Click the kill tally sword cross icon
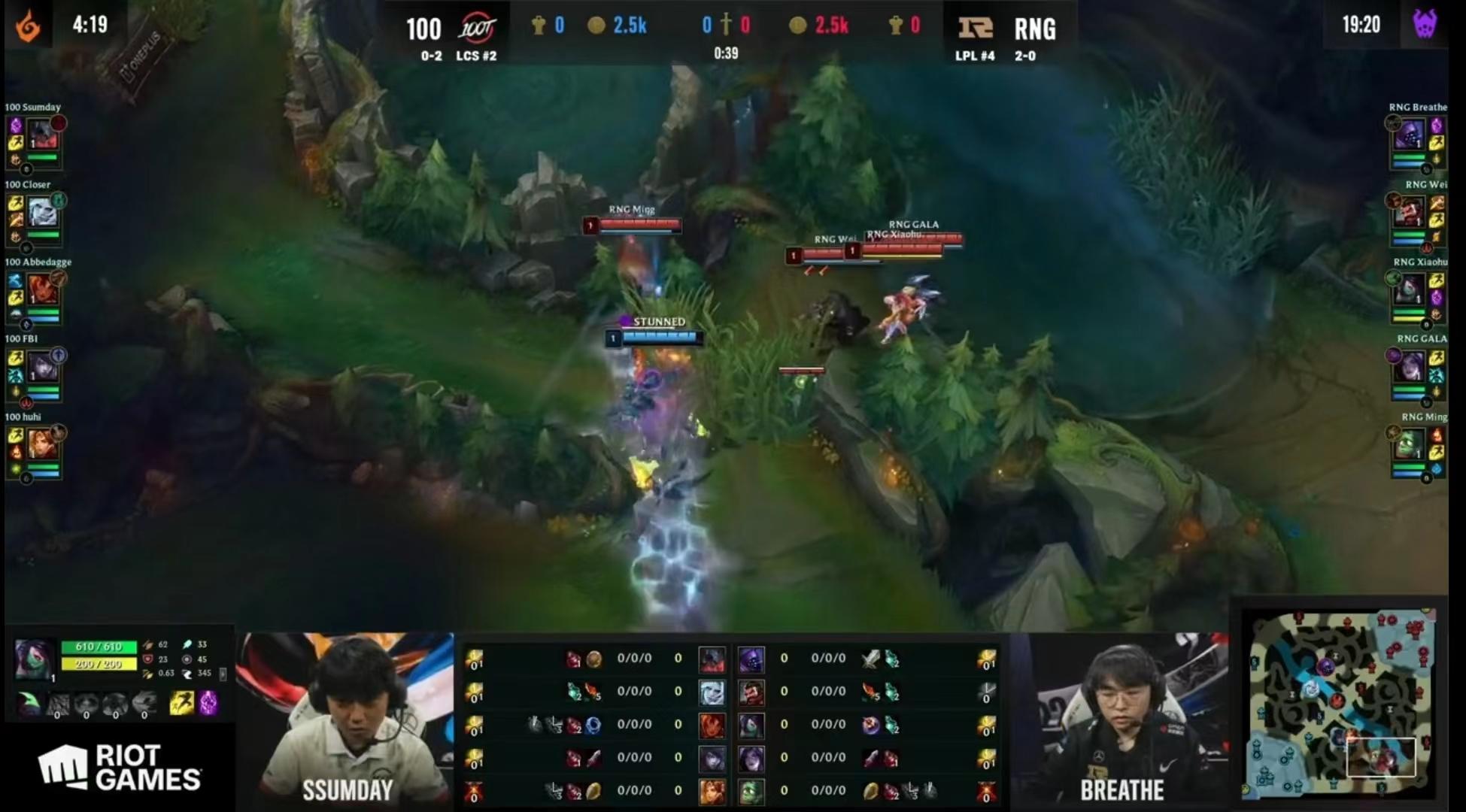Viewport: 1466px width, 812px height. [x=725, y=23]
